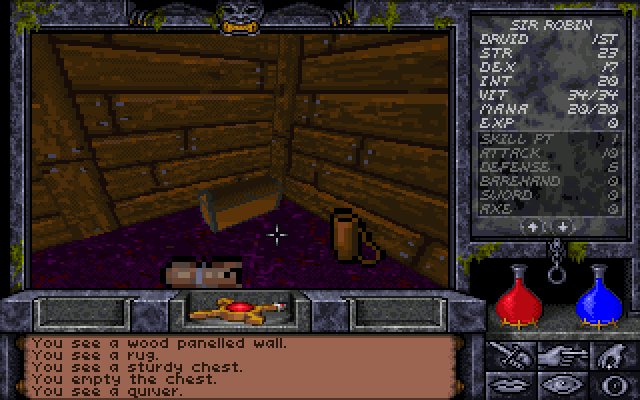This screenshot has height=400, width=640.
Task: Select the lips talk command icon
Action: pyautogui.click(x=511, y=384)
